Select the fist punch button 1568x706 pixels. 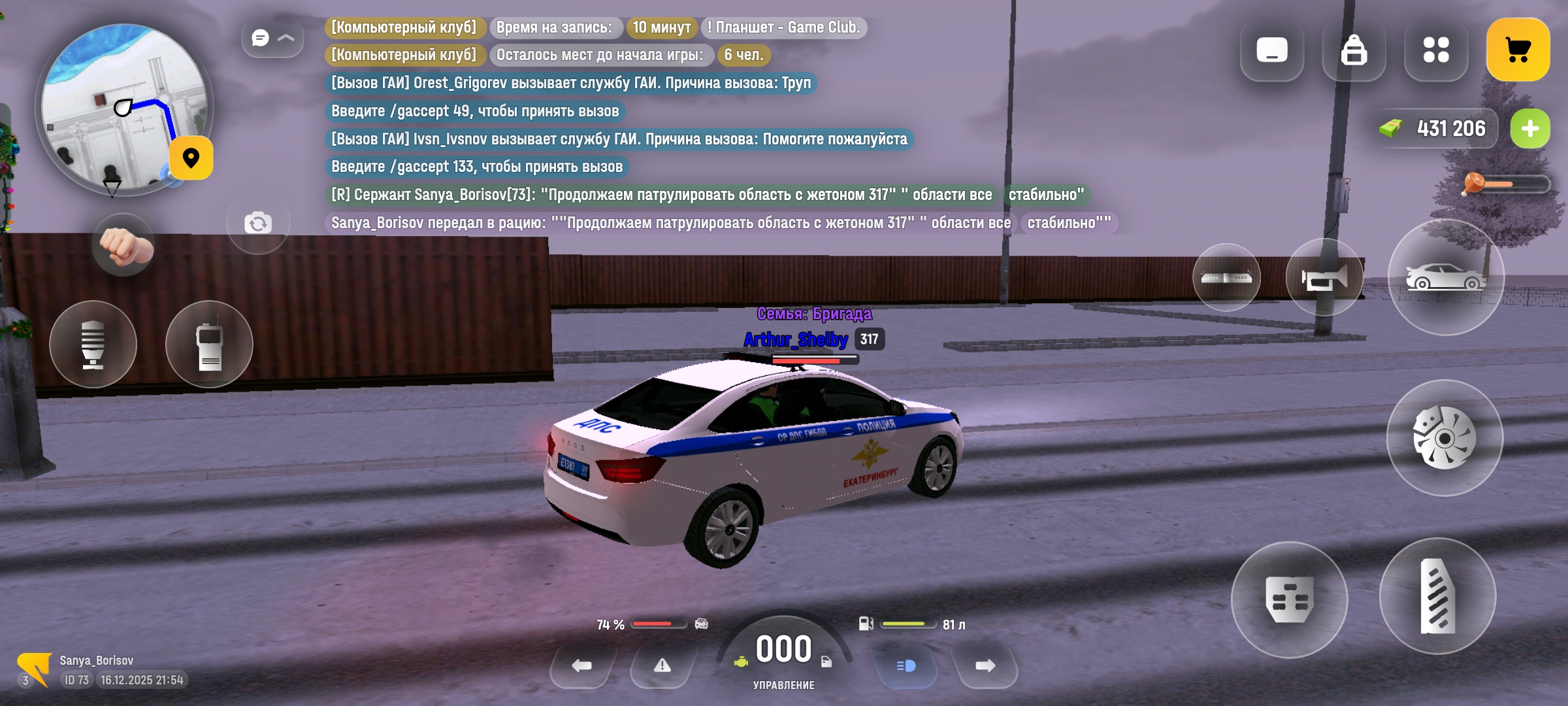click(124, 246)
